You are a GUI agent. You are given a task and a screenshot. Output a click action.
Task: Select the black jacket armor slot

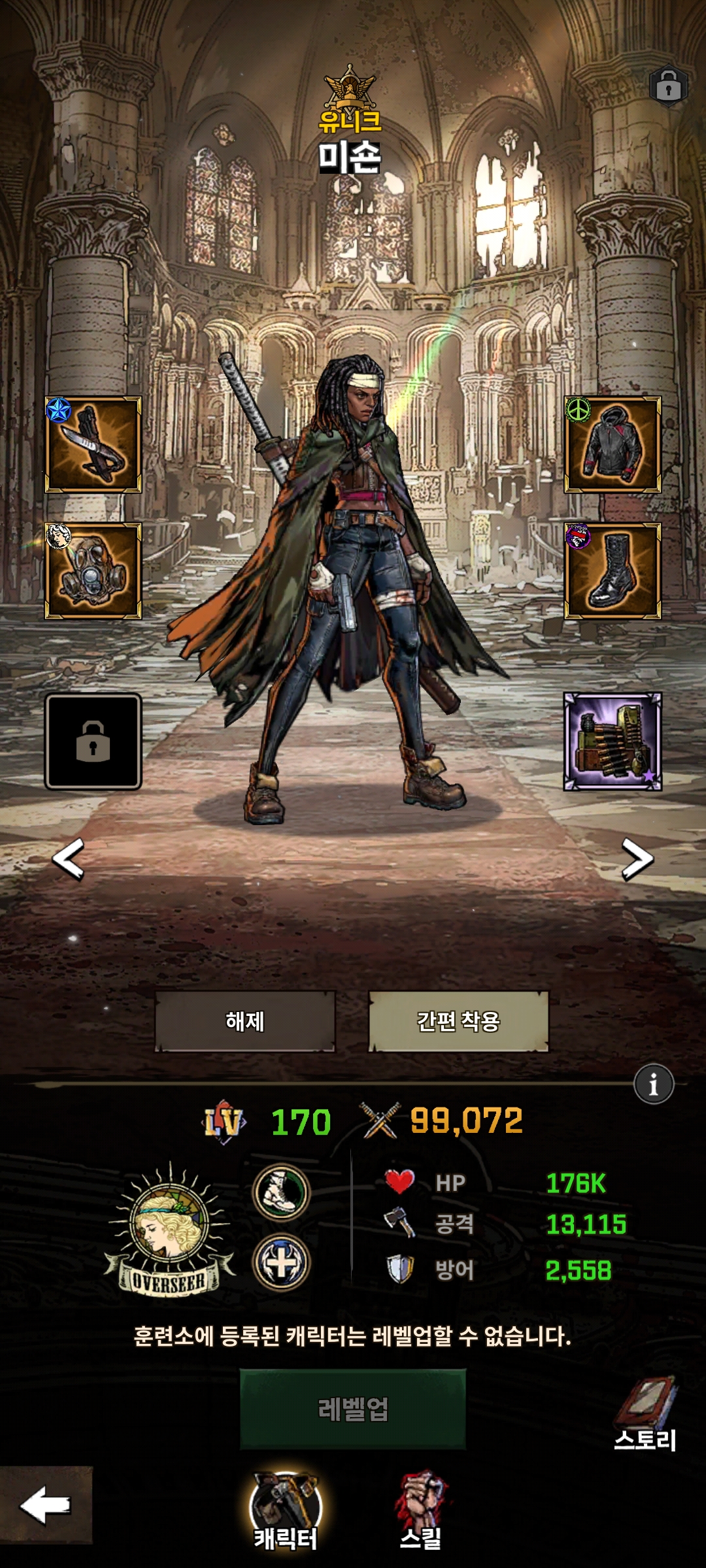click(613, 444)
